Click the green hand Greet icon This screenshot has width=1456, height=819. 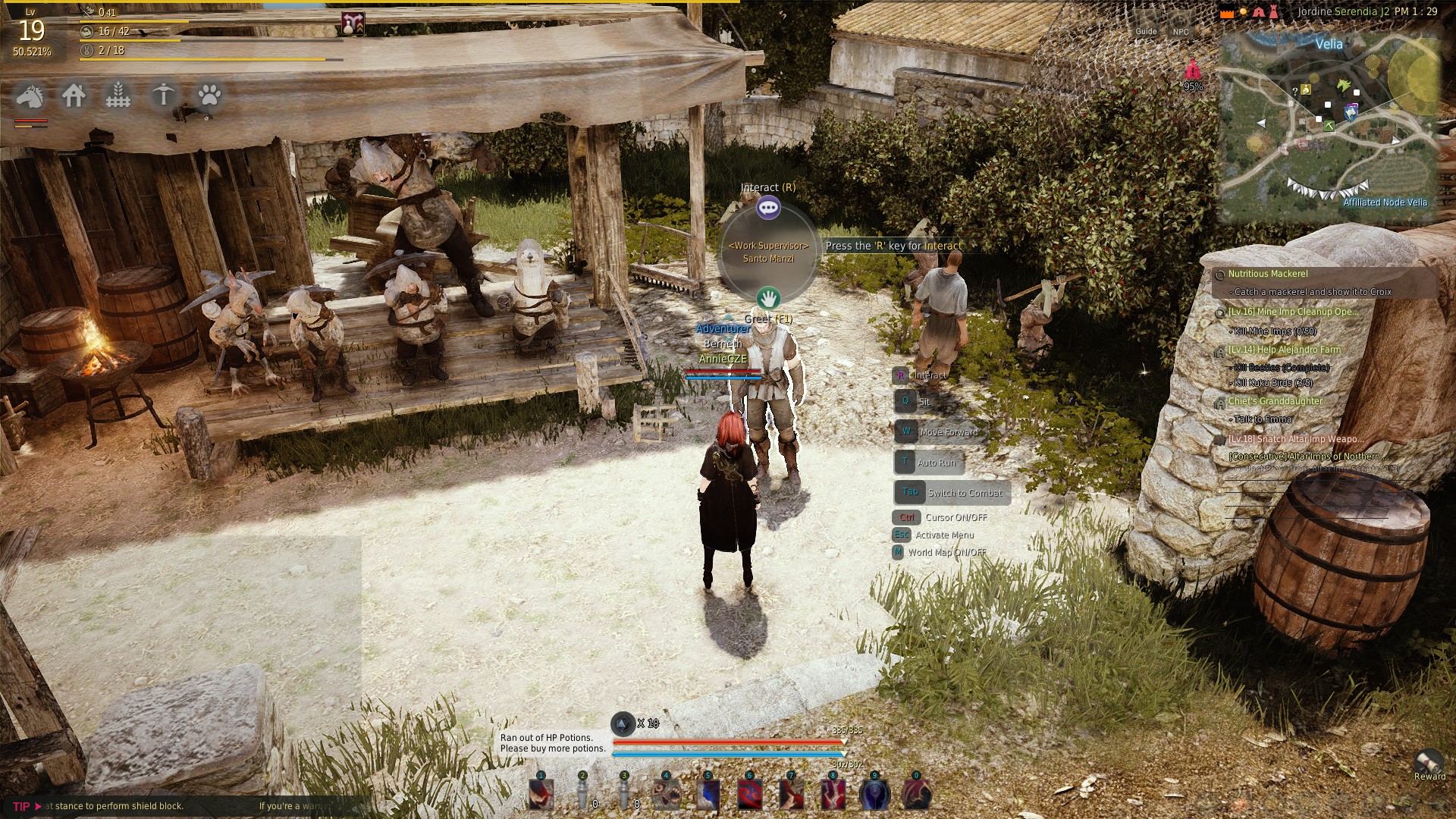768,297
